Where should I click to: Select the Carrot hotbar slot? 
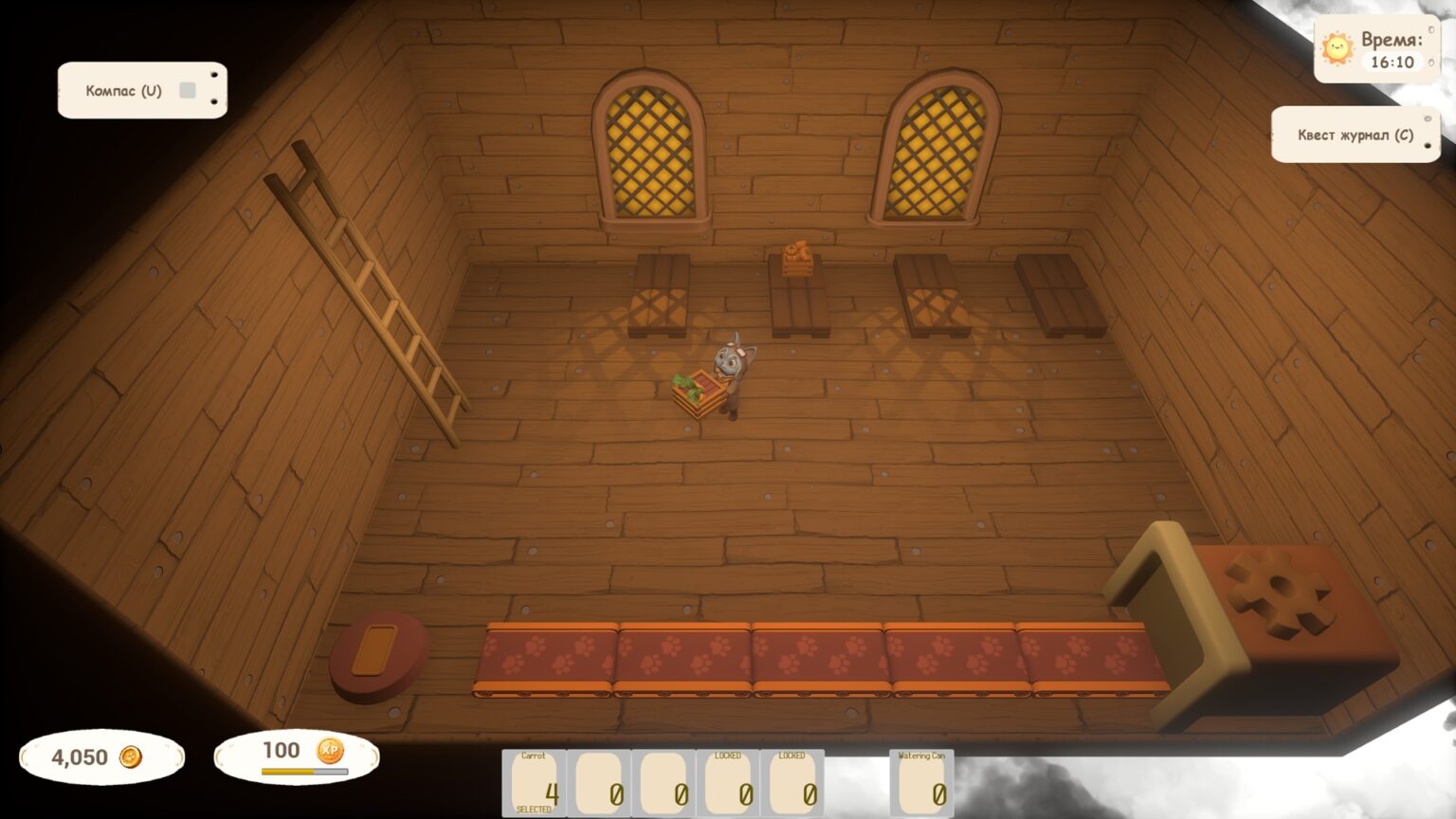(534, 783)
